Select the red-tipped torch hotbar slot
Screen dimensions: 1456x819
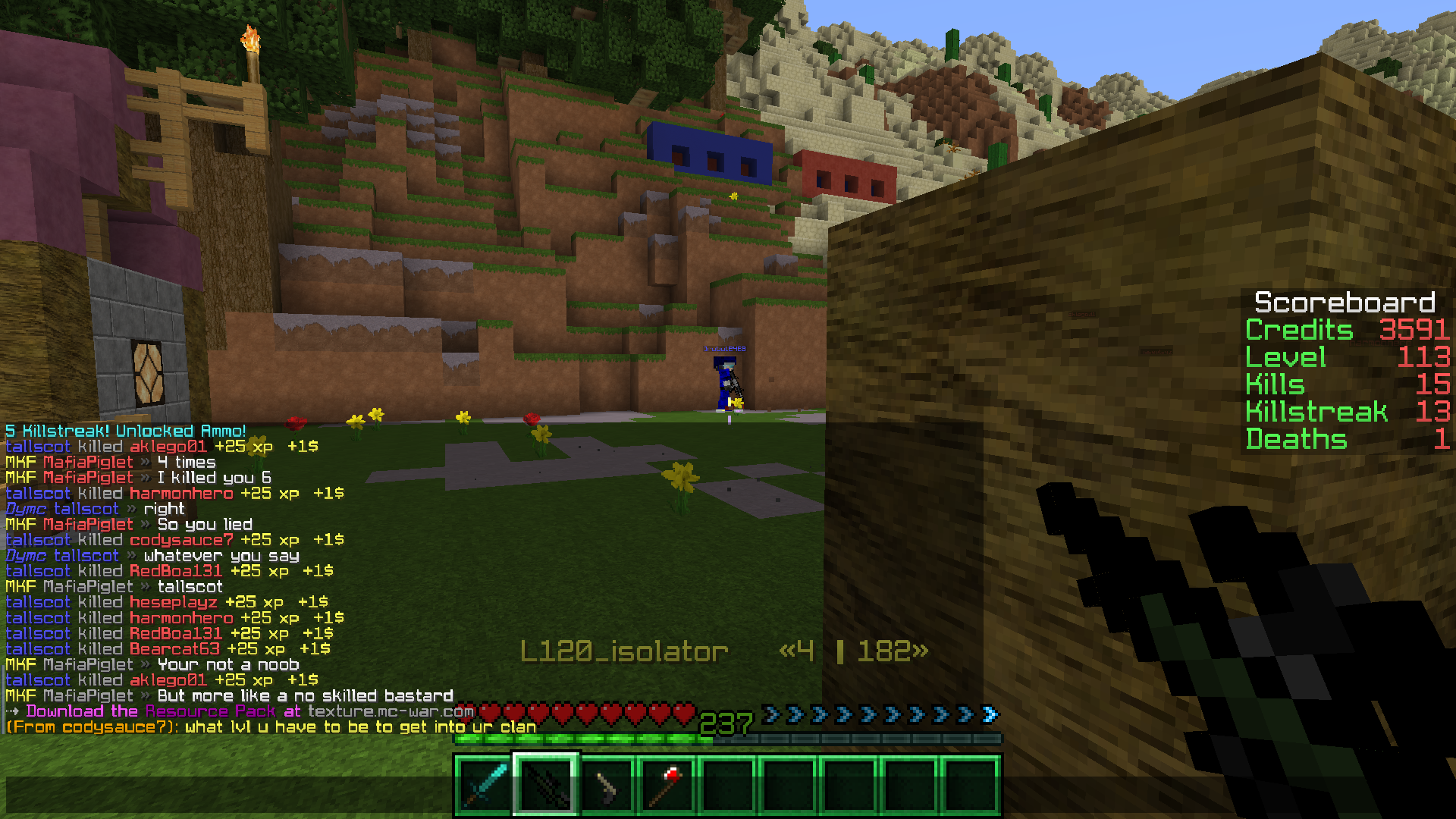coord(667,786)
